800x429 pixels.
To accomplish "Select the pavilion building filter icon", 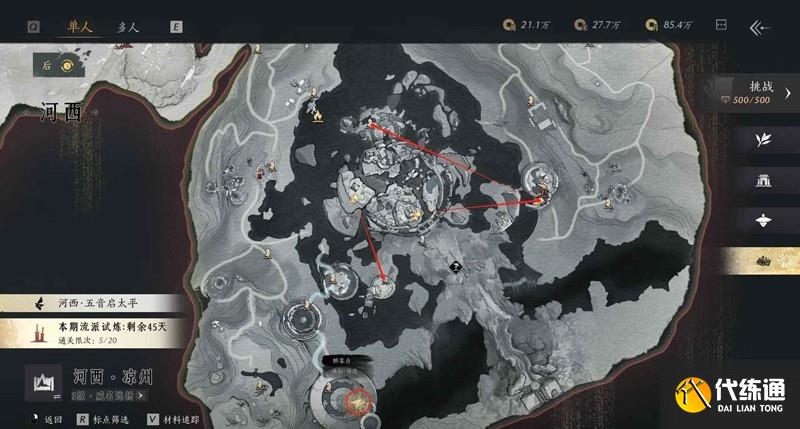I will 764,180.
